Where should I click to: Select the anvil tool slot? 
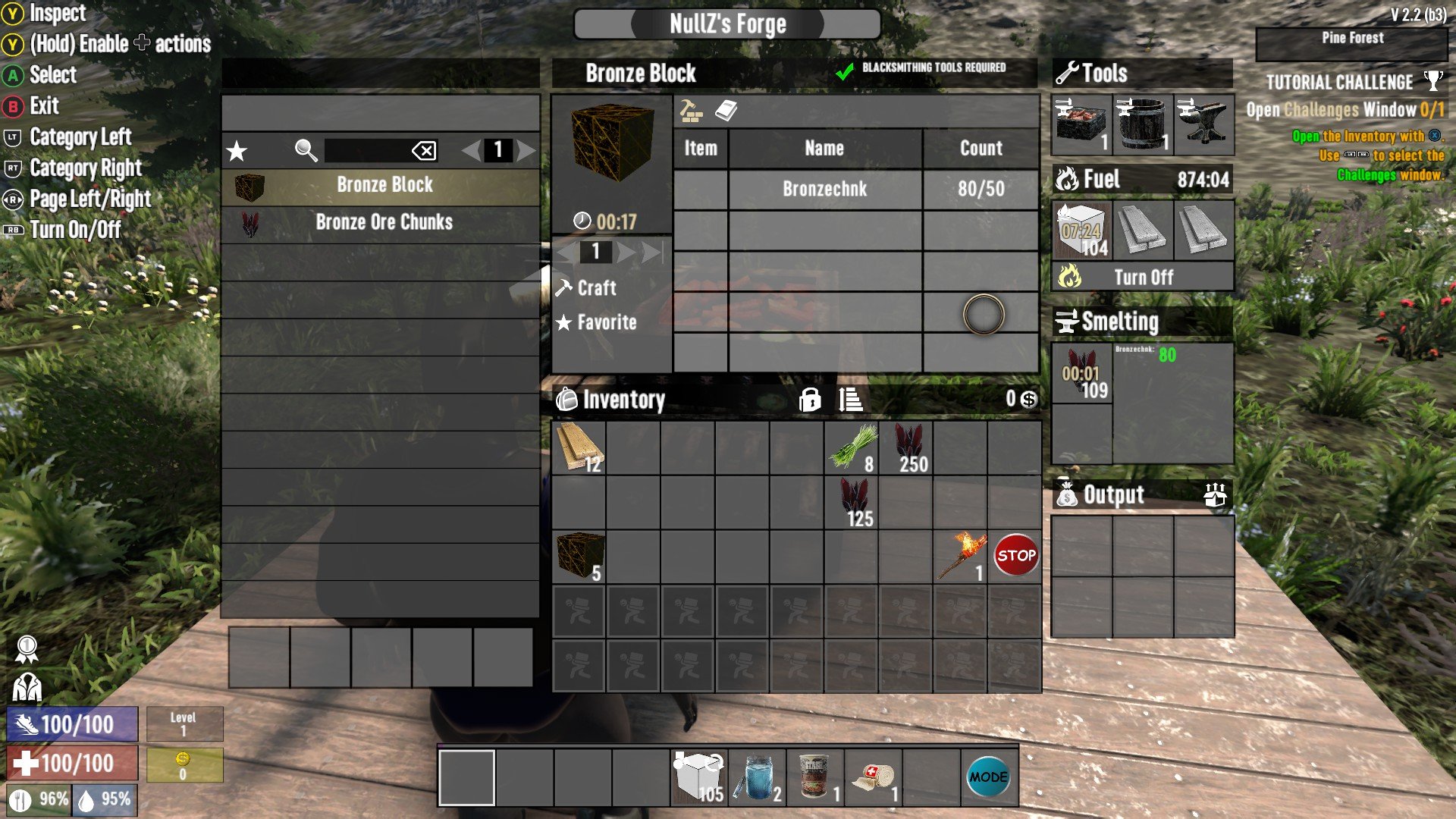[x=1203, y=124]
